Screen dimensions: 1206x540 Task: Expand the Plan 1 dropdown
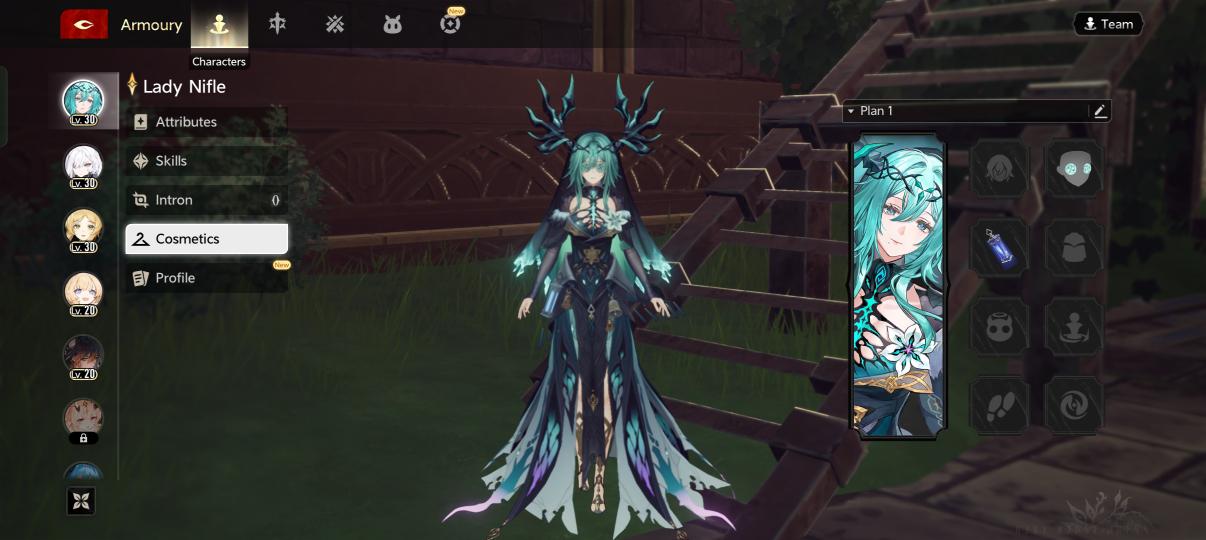point(852,111)
